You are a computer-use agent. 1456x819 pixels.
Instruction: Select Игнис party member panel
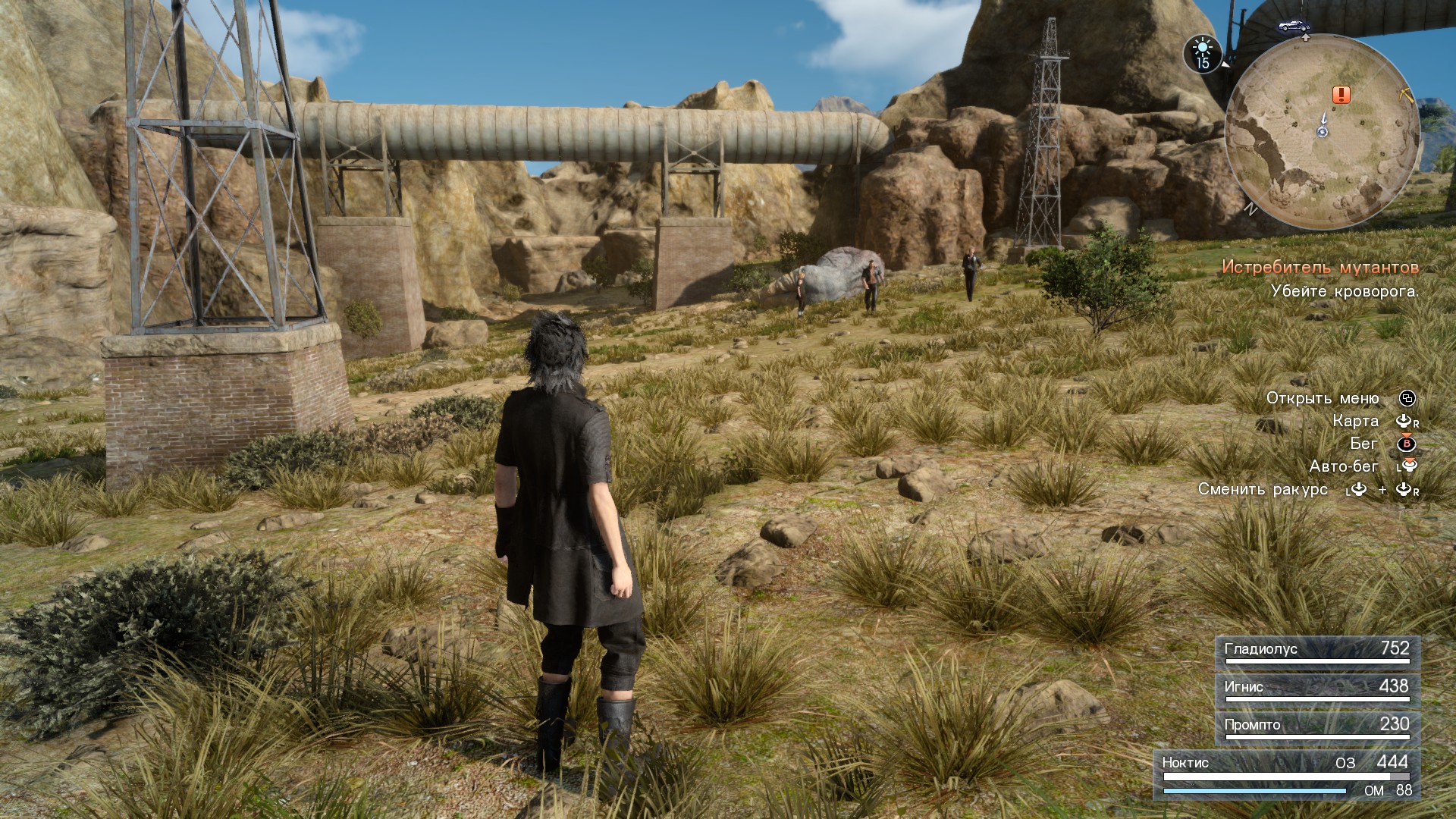(x=1317, y=689)
